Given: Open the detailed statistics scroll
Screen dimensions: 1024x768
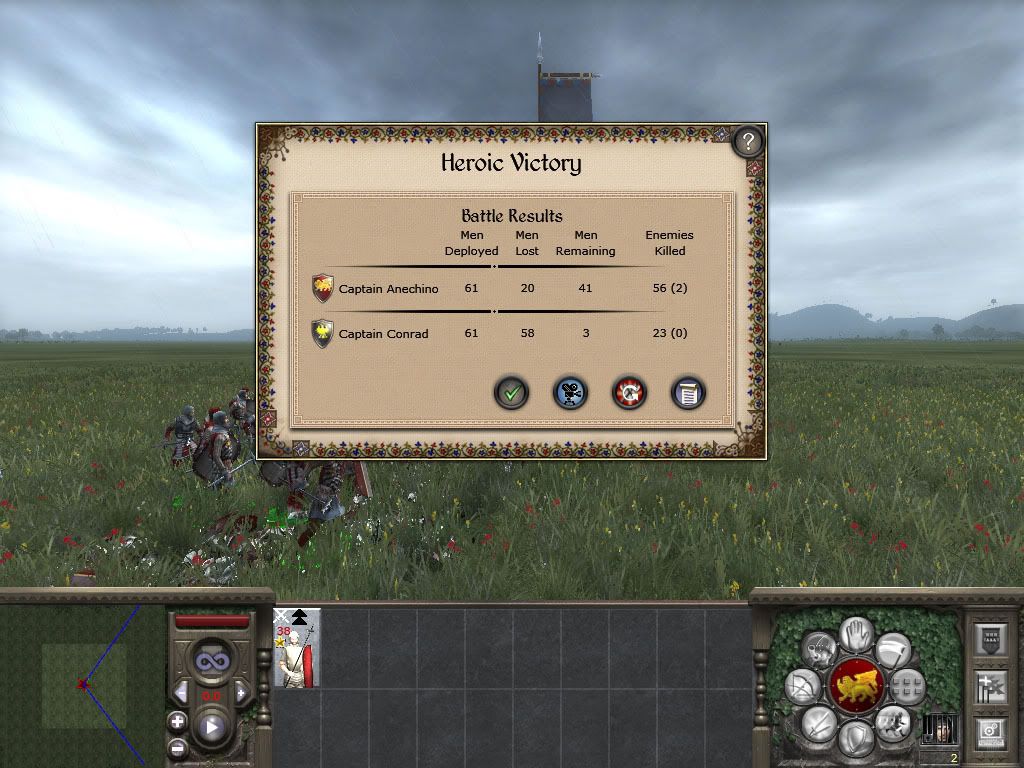Looking at the screenshot, I should click(688, 393).
